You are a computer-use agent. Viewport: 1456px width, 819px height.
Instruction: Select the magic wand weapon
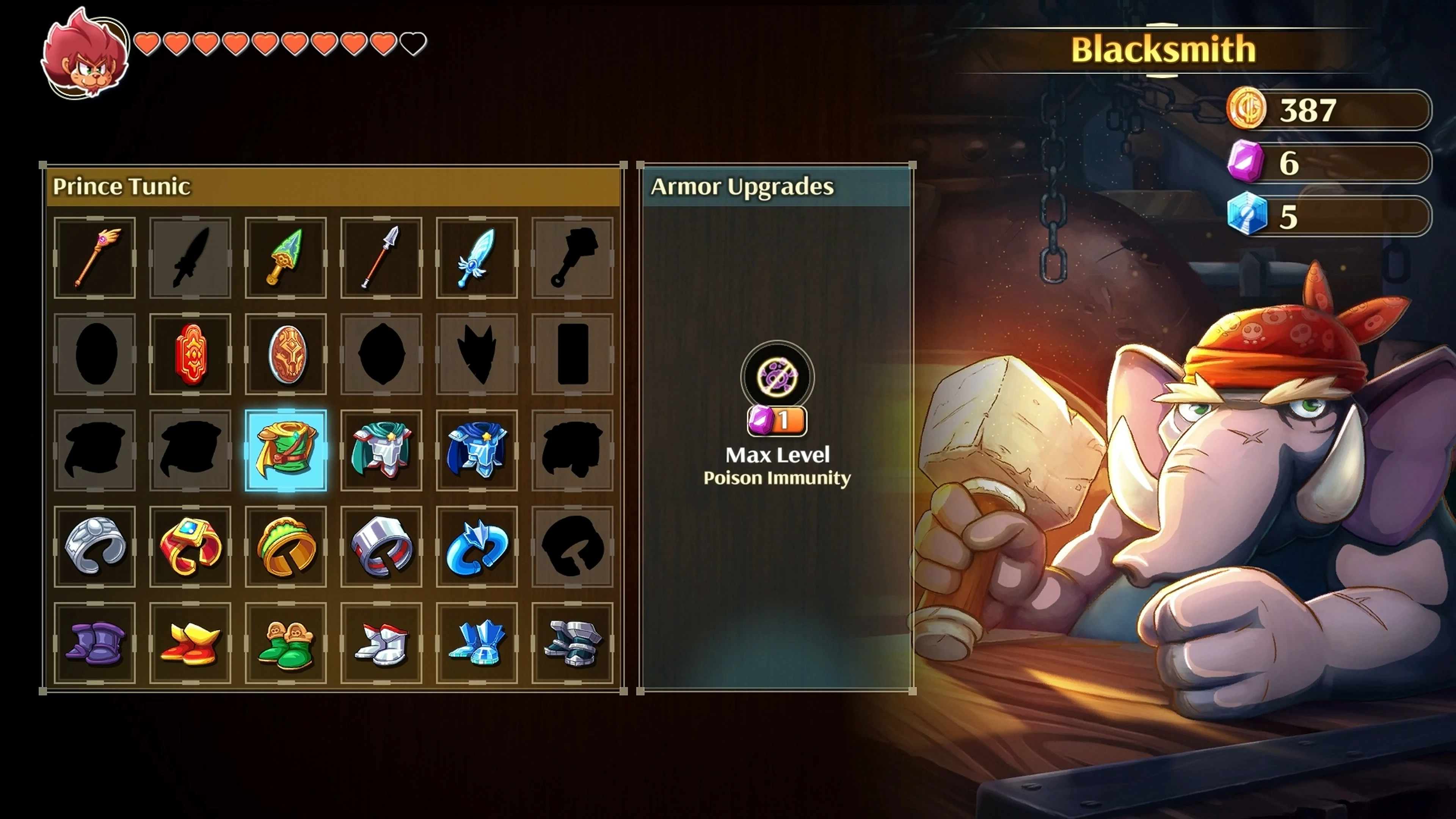[x=95, y=258]
